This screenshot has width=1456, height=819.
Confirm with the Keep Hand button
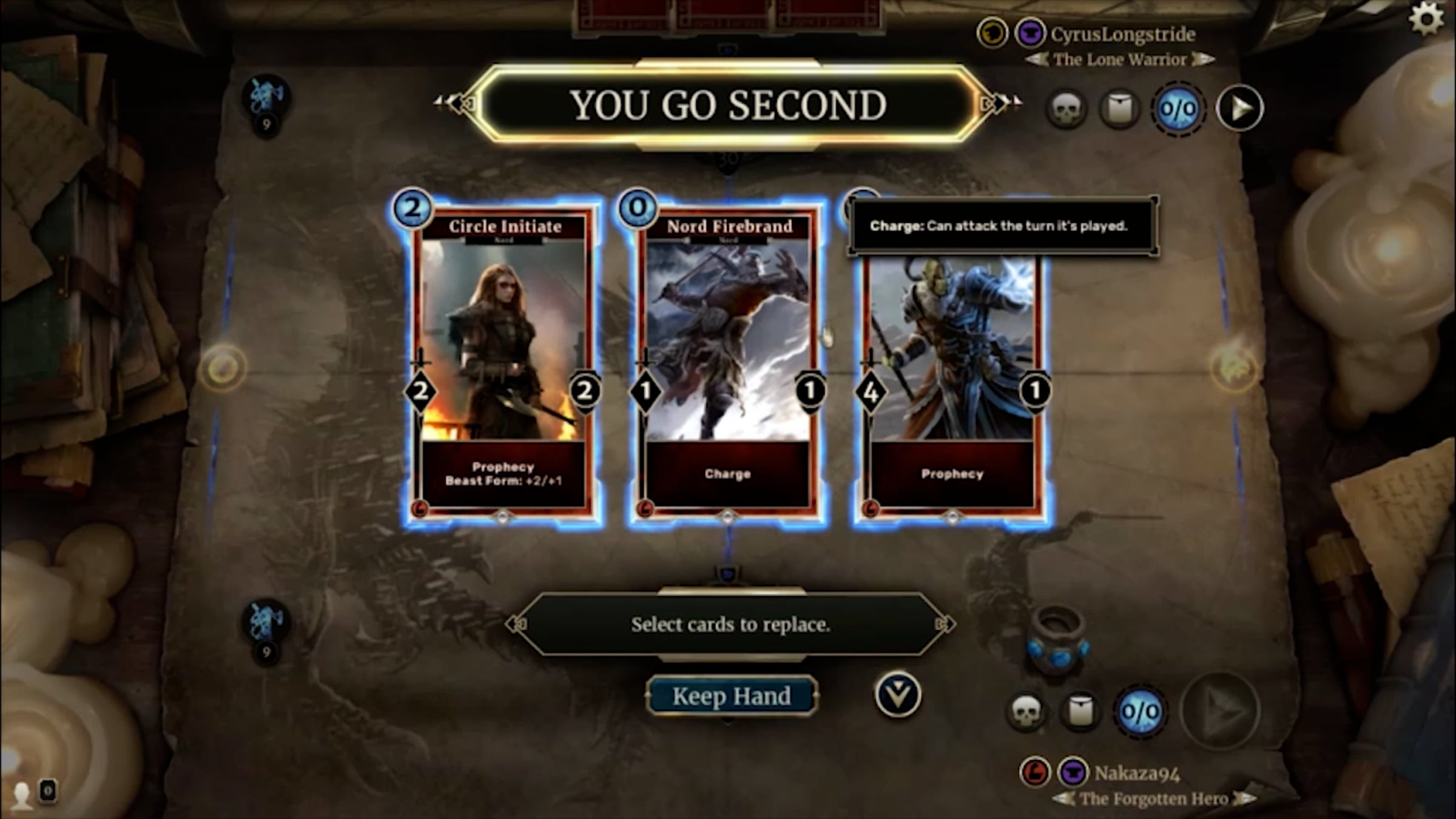[731, 696]
